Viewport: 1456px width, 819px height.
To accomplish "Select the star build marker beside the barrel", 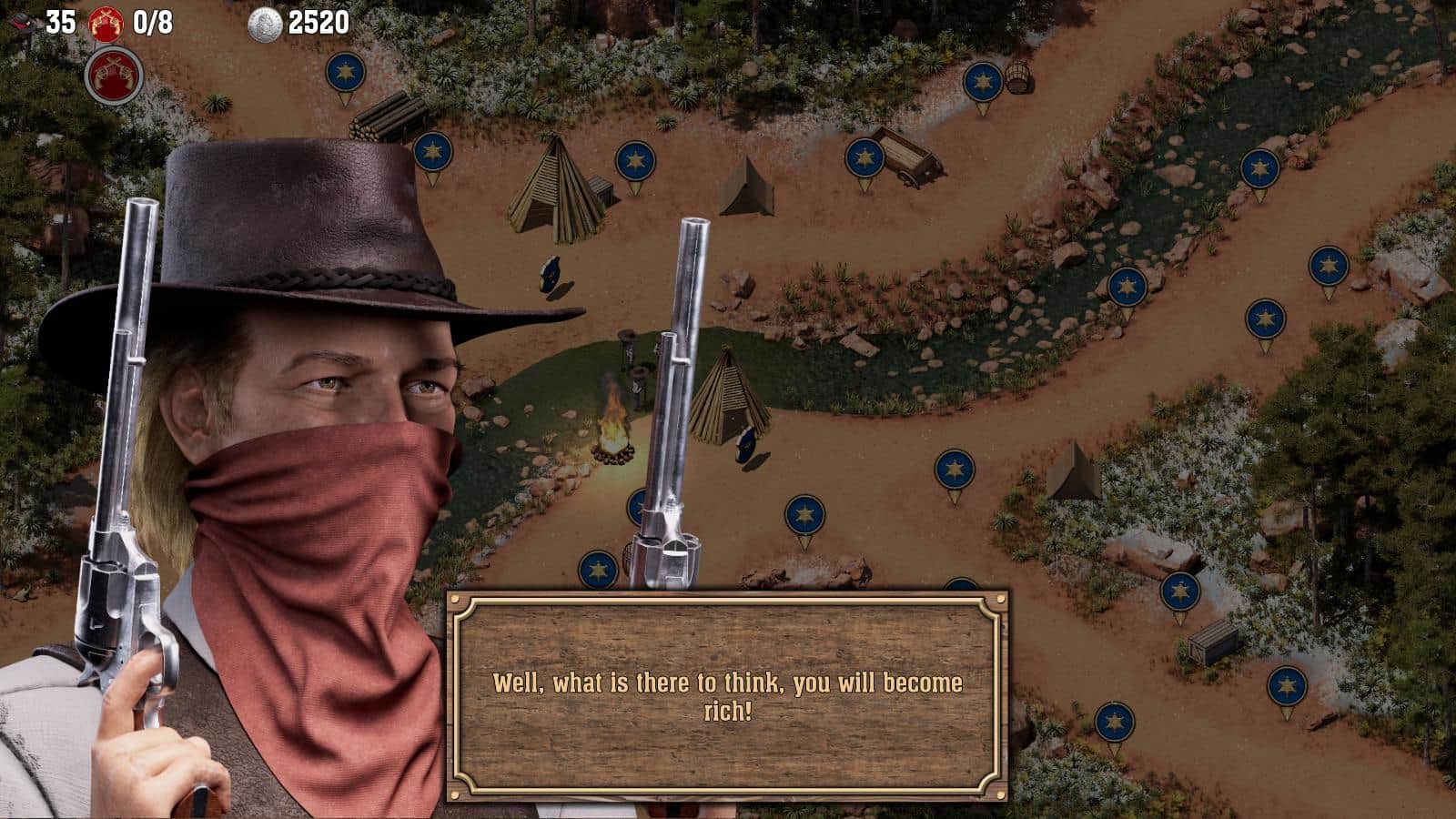I will click(983, 82).
